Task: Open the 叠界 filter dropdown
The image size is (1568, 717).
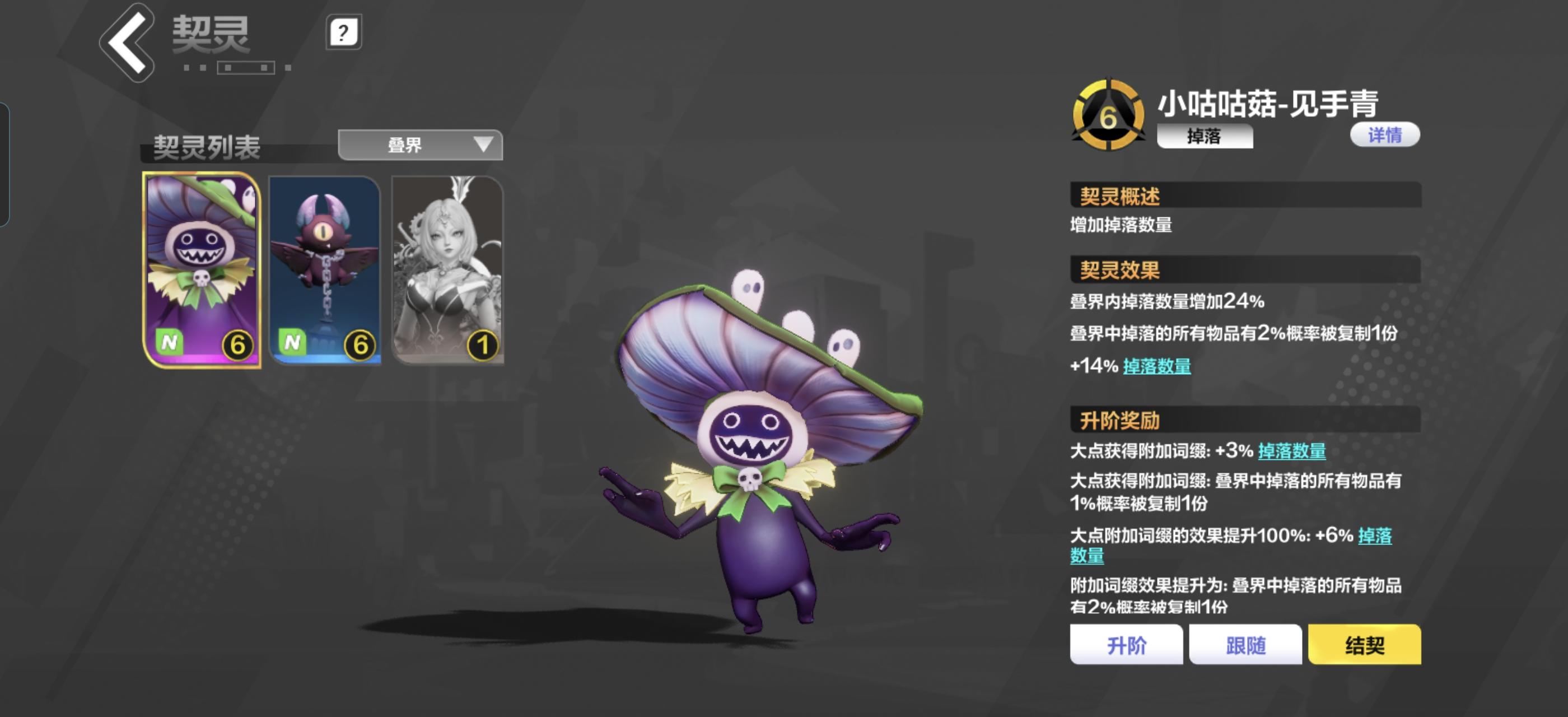Action: 421,145
